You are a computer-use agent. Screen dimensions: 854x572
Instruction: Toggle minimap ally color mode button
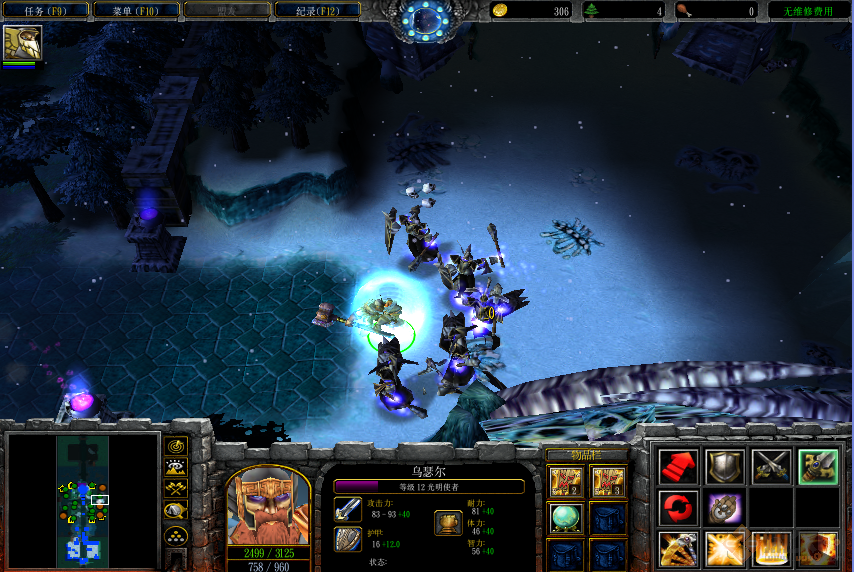[177, 489]
